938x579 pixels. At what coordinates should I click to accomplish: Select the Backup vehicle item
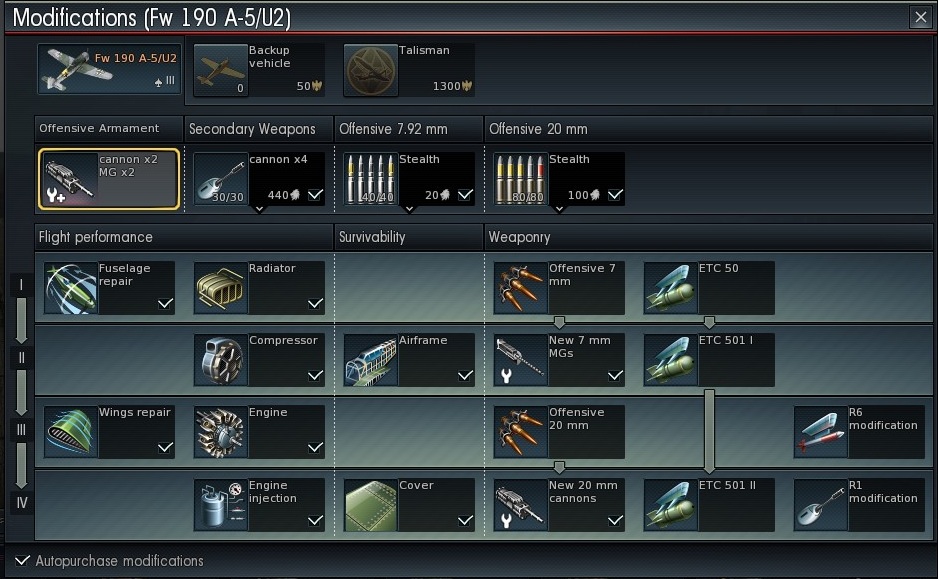click(x=258, y=70)
